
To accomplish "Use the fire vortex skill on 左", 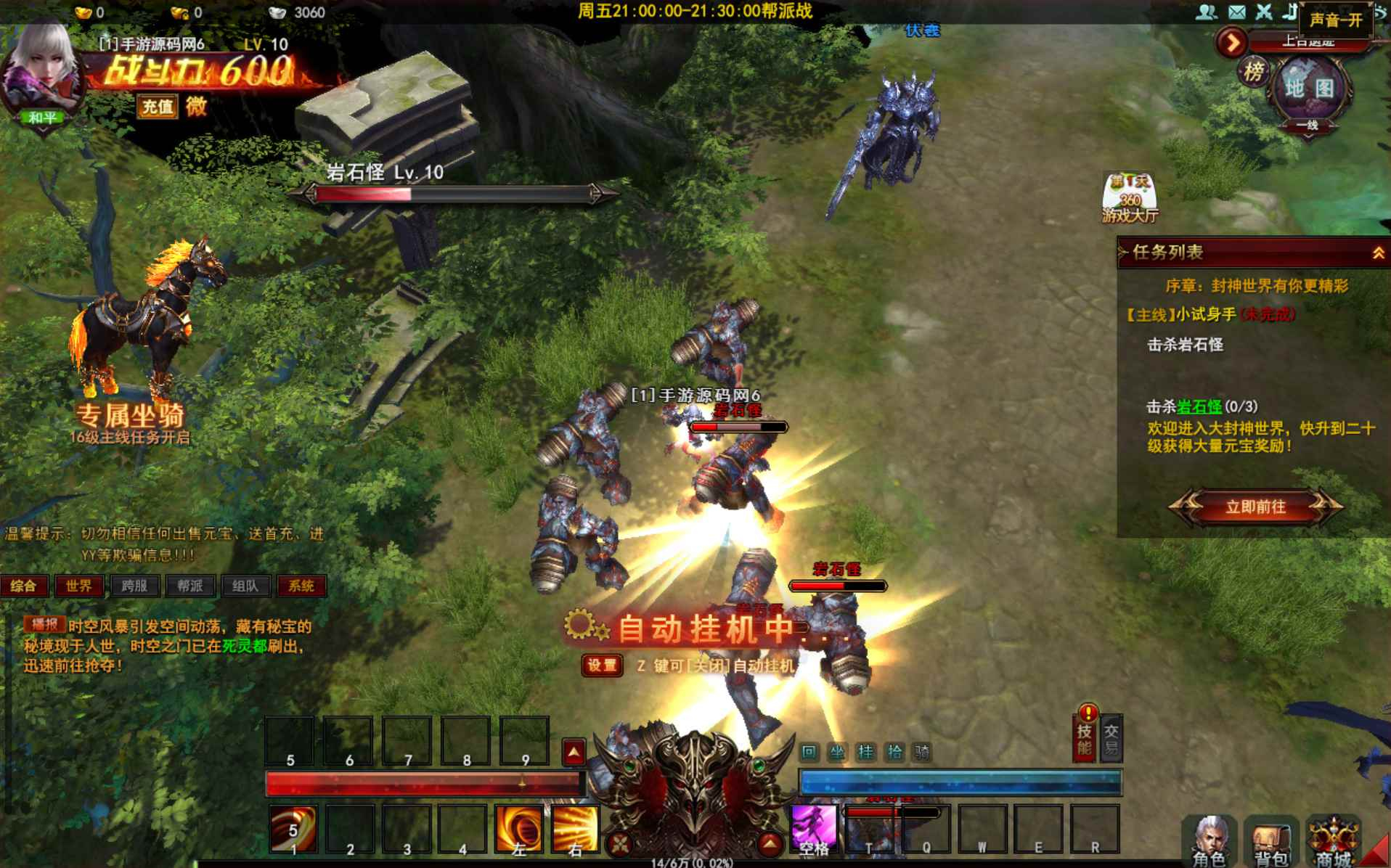I will [x=518, y=828].
